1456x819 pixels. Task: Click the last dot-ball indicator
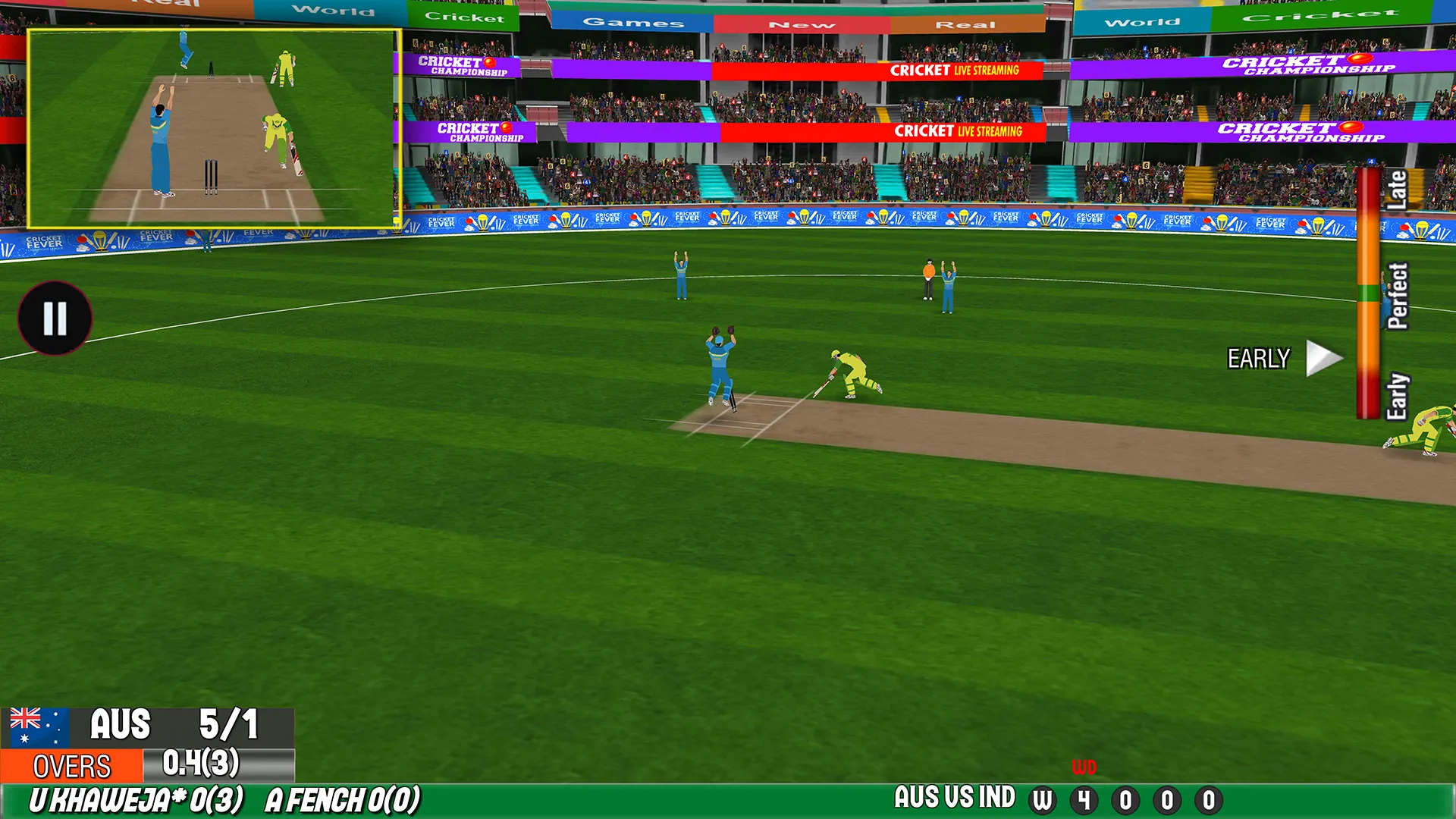[x=1207, y=799]
